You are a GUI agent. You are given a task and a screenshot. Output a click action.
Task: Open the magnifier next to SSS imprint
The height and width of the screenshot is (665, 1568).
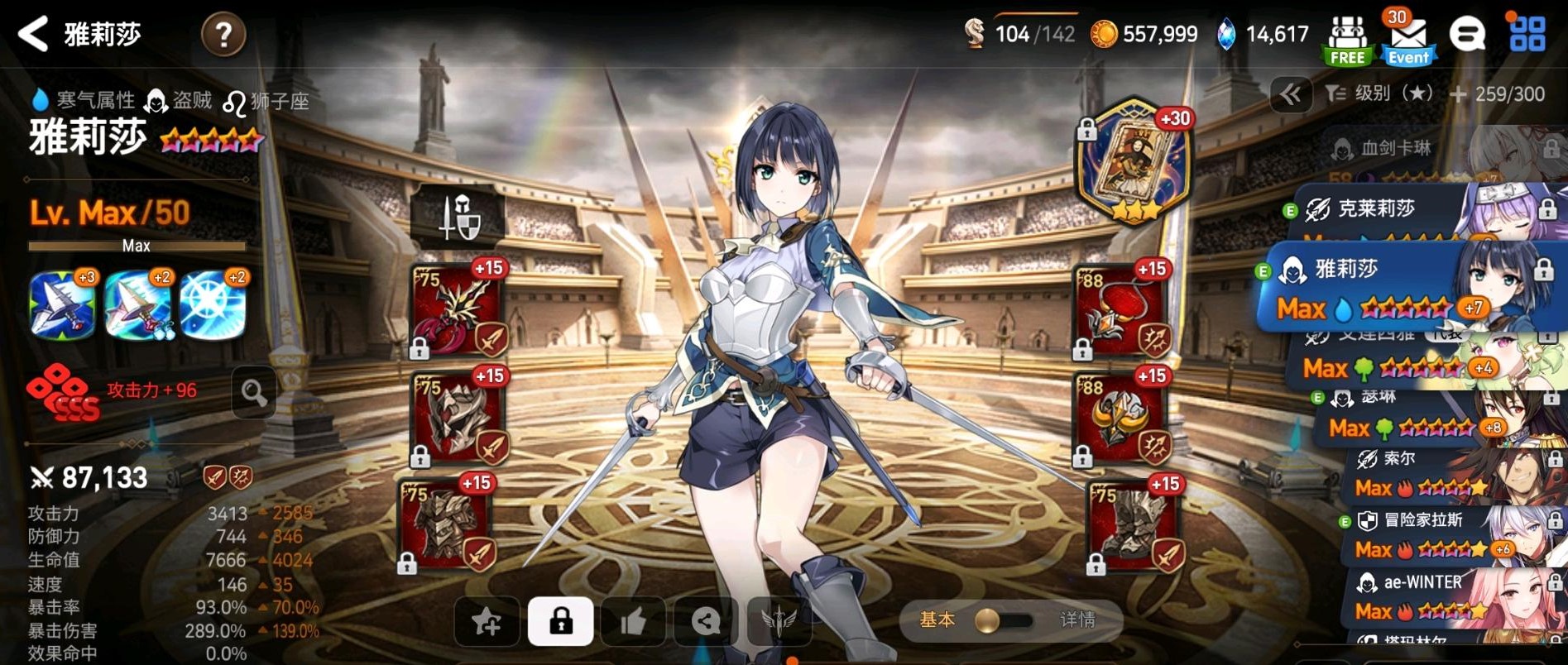coord(254,393)
